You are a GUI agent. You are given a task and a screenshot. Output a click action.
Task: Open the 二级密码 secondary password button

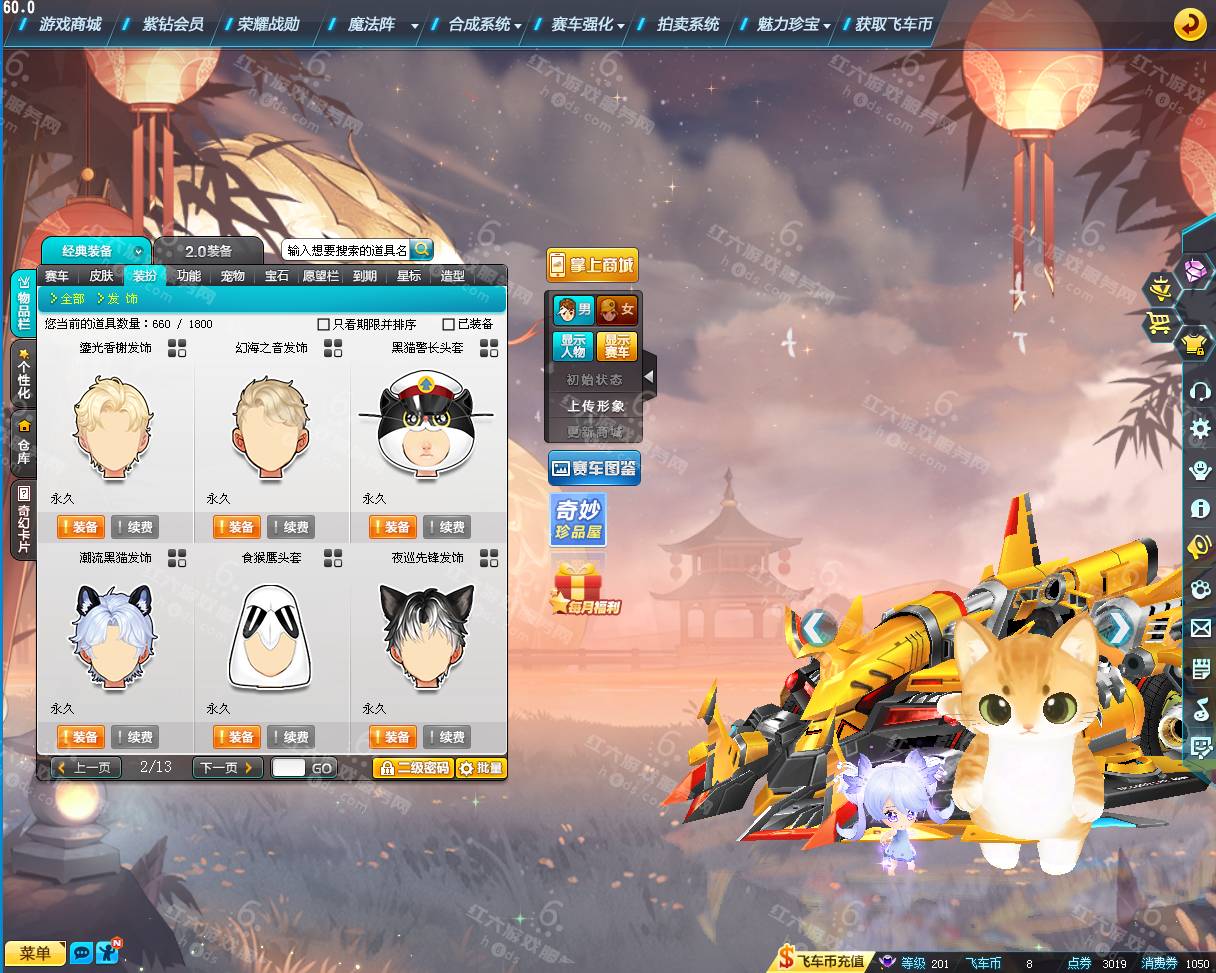coord(413,768)
